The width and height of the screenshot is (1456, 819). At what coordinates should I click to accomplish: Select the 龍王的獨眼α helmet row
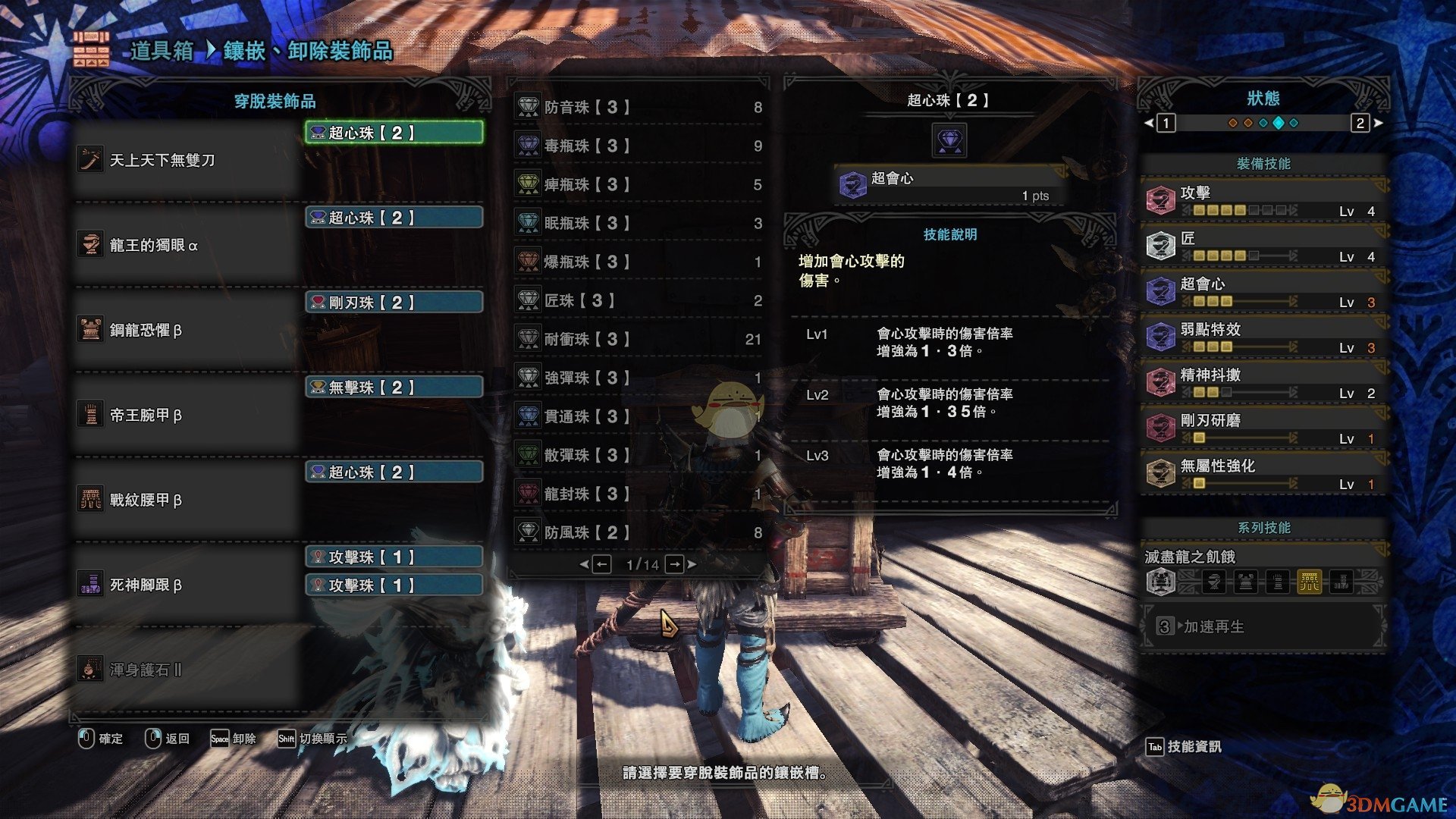[188, 245]
